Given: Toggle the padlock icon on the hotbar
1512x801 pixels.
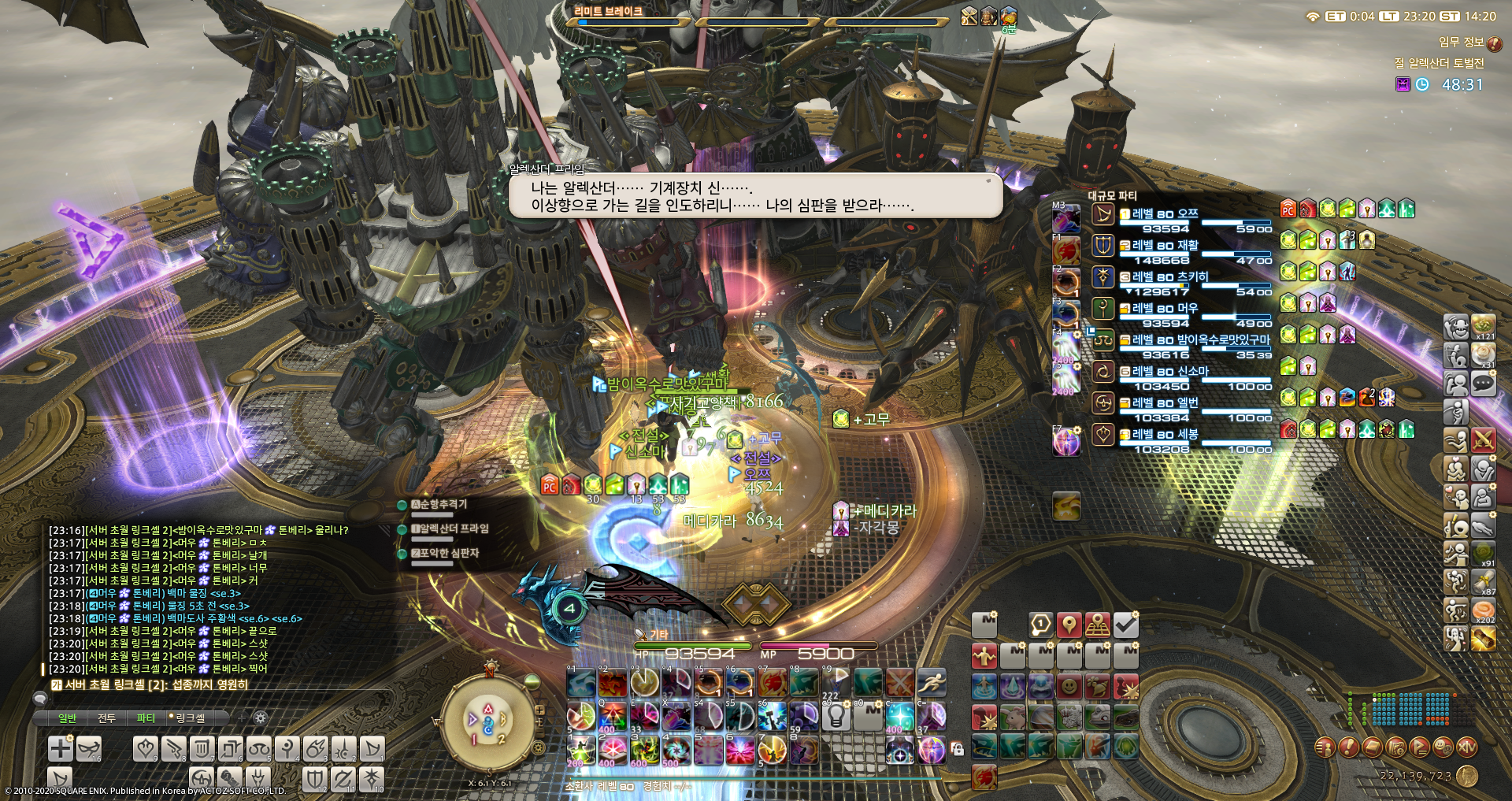Looking at the screenshot, I should tap(958, 749).
